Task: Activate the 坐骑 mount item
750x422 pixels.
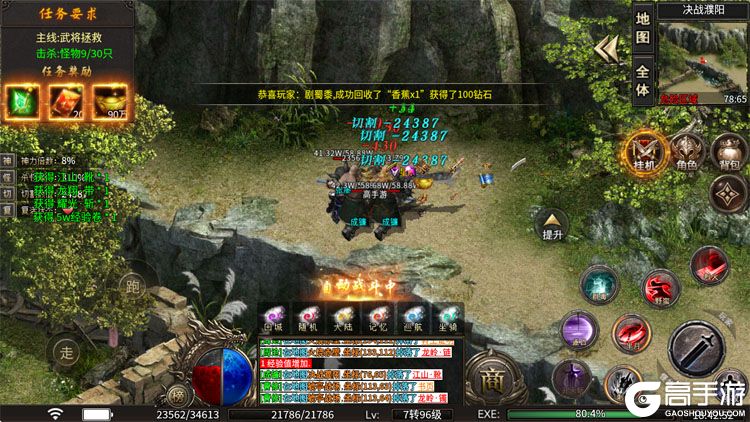Action: tap(448, 319)
